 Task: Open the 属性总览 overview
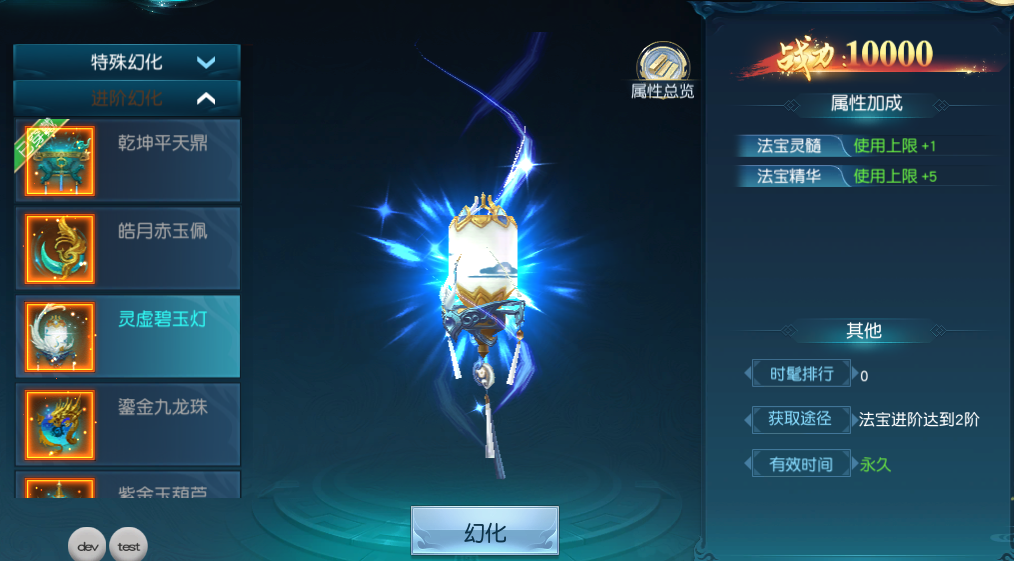(x=661, y=70)
